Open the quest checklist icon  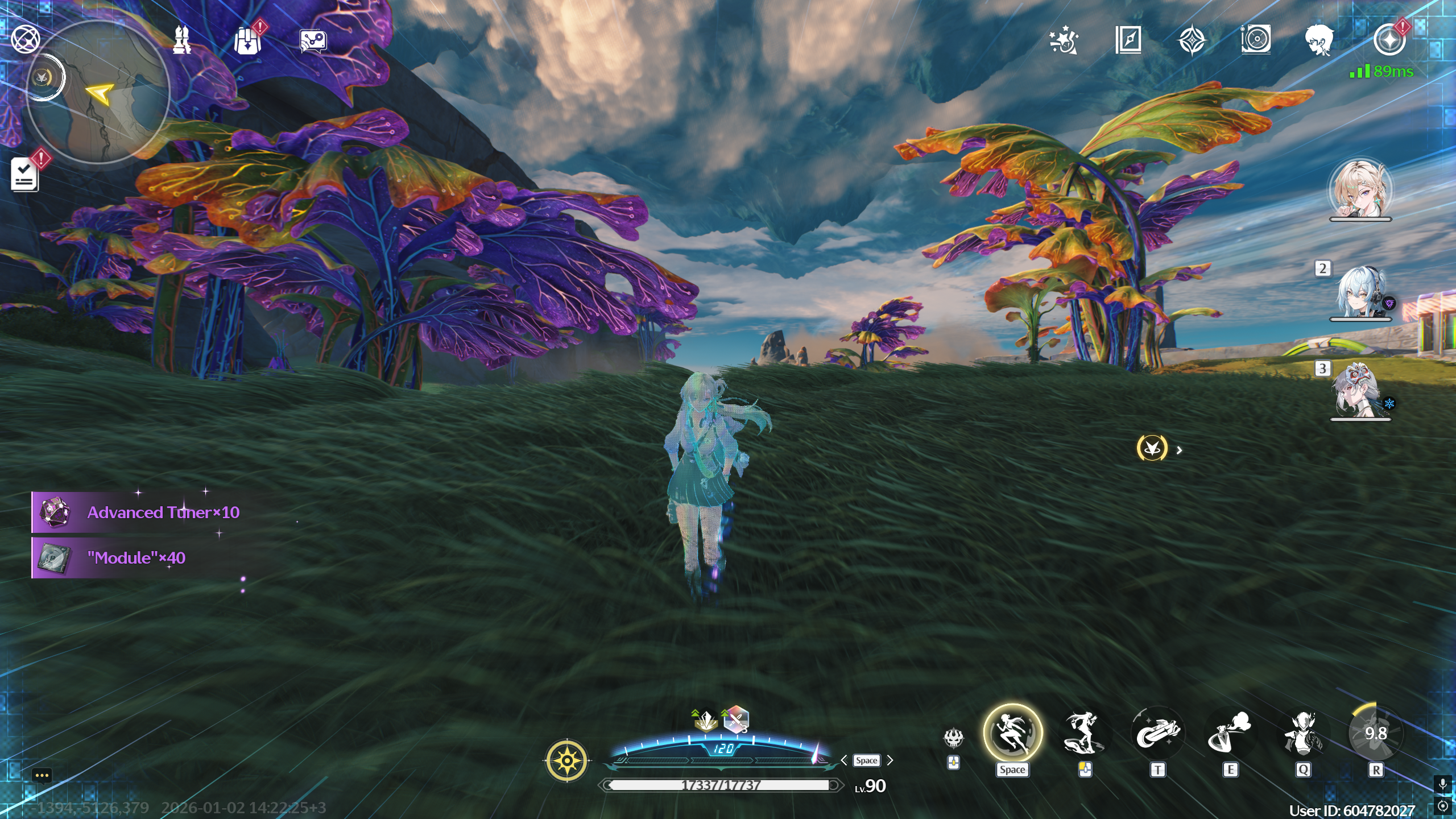tap(24, 174)
